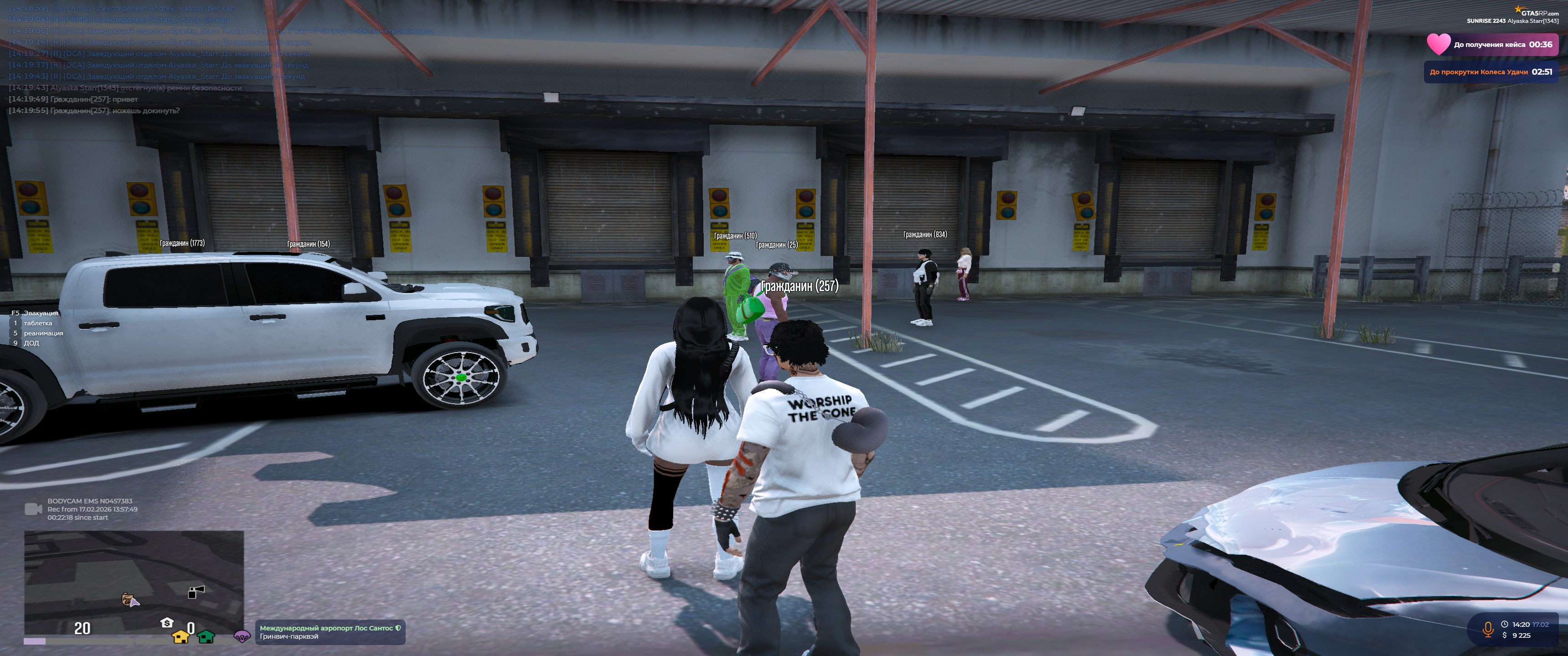The width and height of the screenshot is (1568, 656).
Task: Open the pink heart case timer banner
Action: pyautogui.click(x=1492, y=45)
